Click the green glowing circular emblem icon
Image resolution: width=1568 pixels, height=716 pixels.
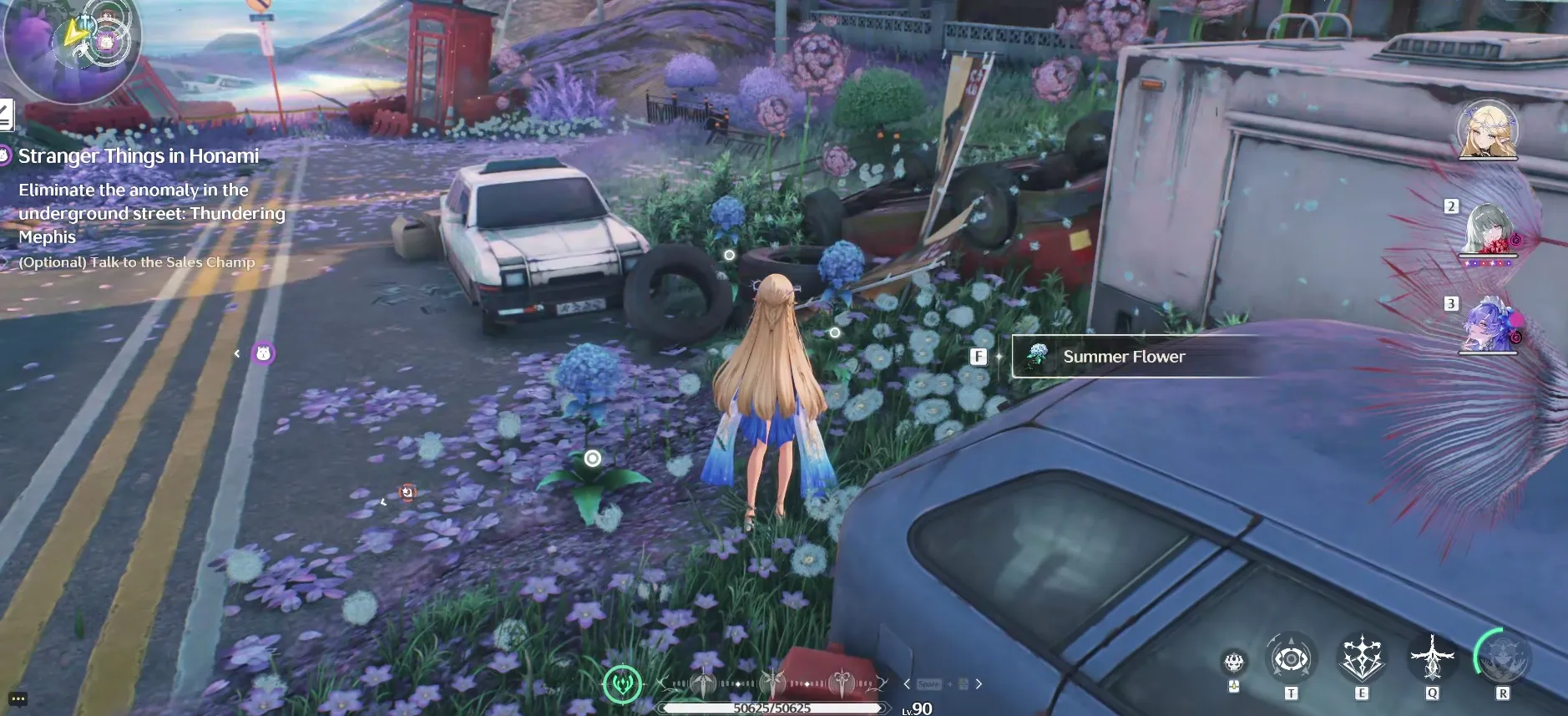tap(622, 684)
